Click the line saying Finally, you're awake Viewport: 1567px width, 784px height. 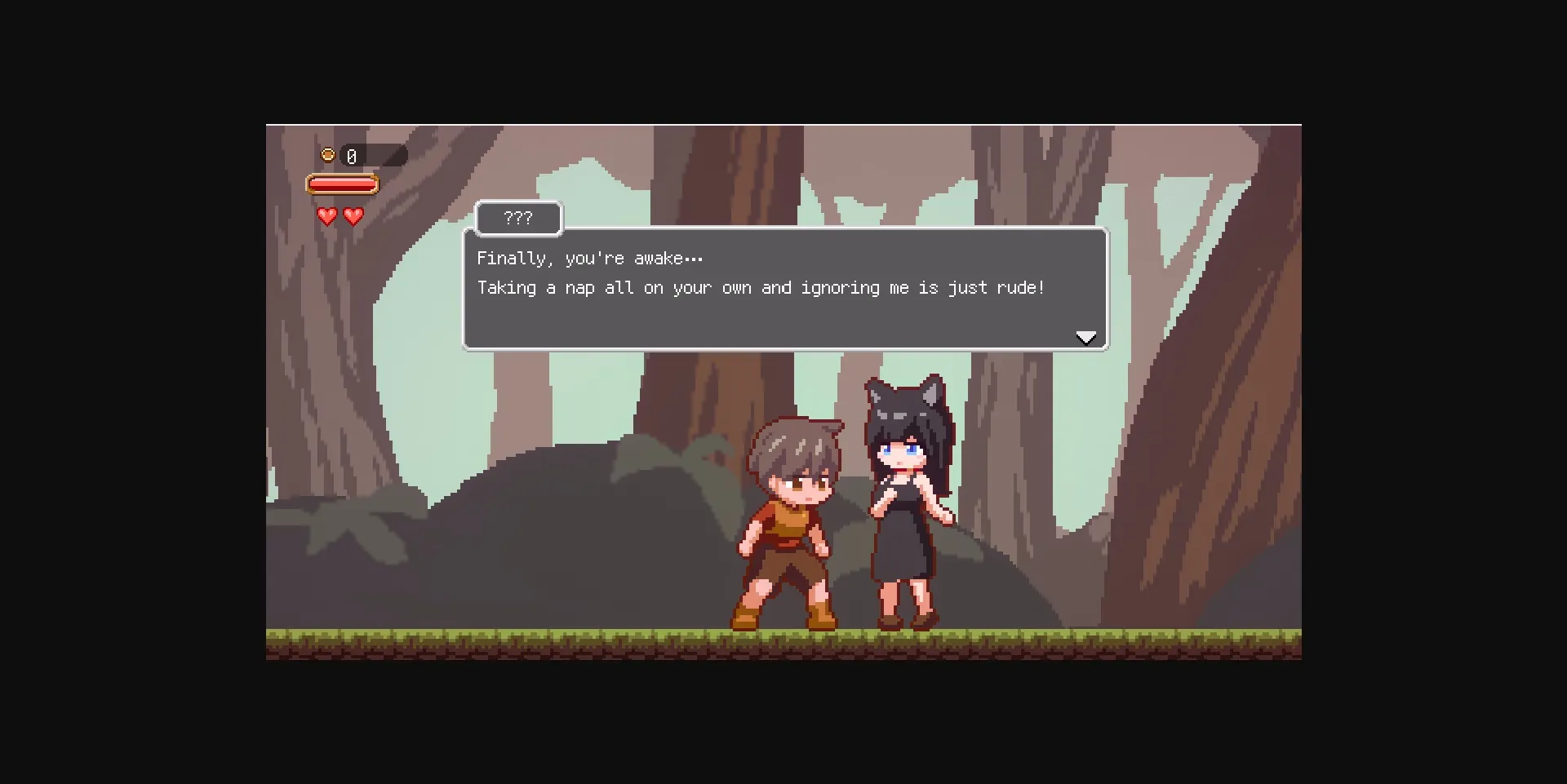pyautogui.click(x=589, y=258)
